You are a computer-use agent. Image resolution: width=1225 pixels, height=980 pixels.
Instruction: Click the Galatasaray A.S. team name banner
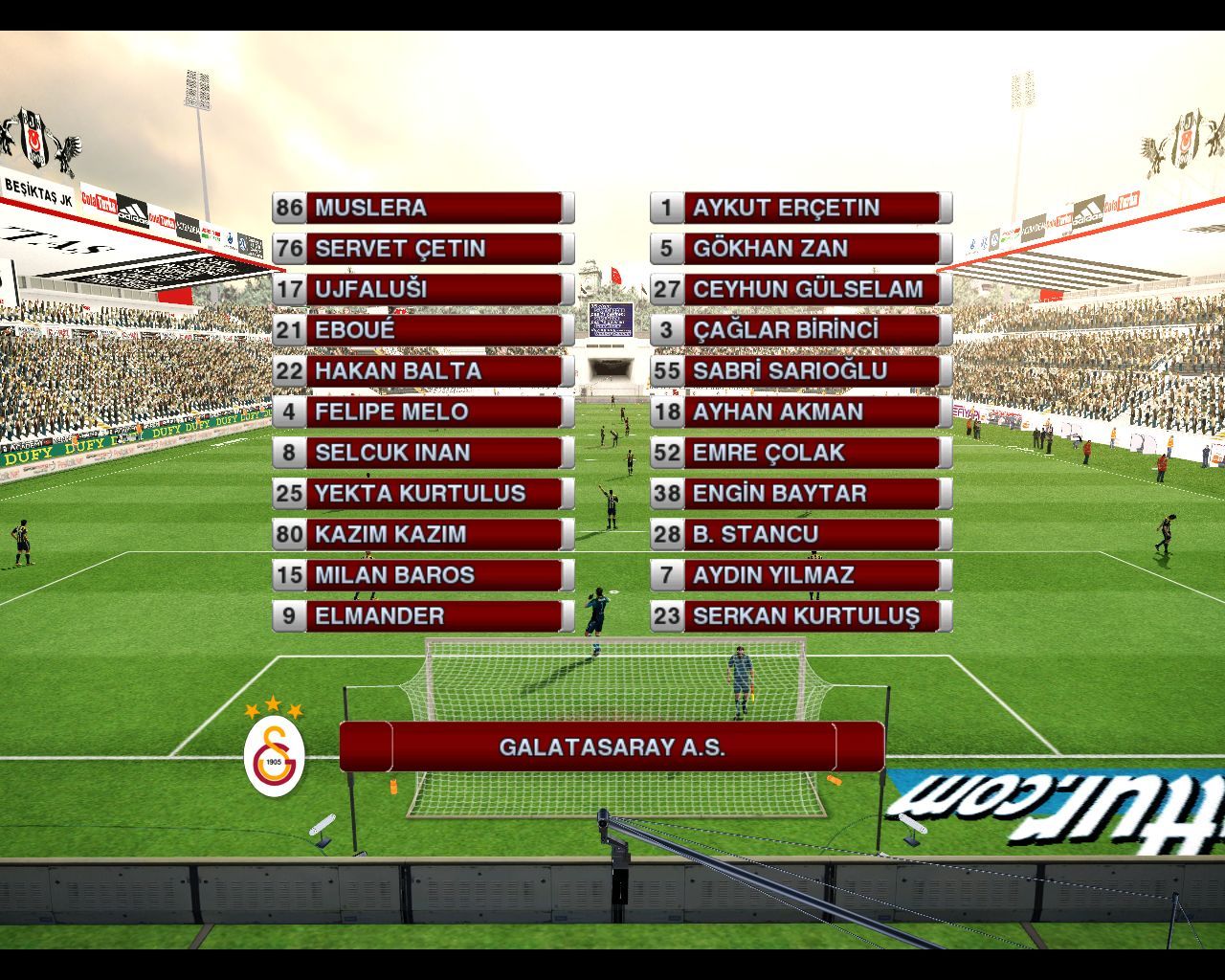[x=612, y=746]
